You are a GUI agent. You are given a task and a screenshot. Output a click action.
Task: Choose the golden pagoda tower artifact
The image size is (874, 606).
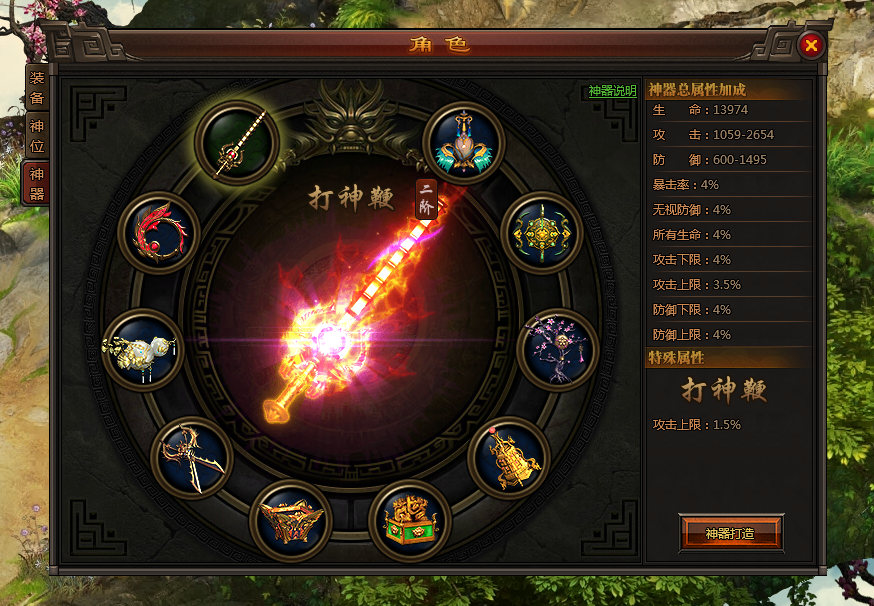508,457
